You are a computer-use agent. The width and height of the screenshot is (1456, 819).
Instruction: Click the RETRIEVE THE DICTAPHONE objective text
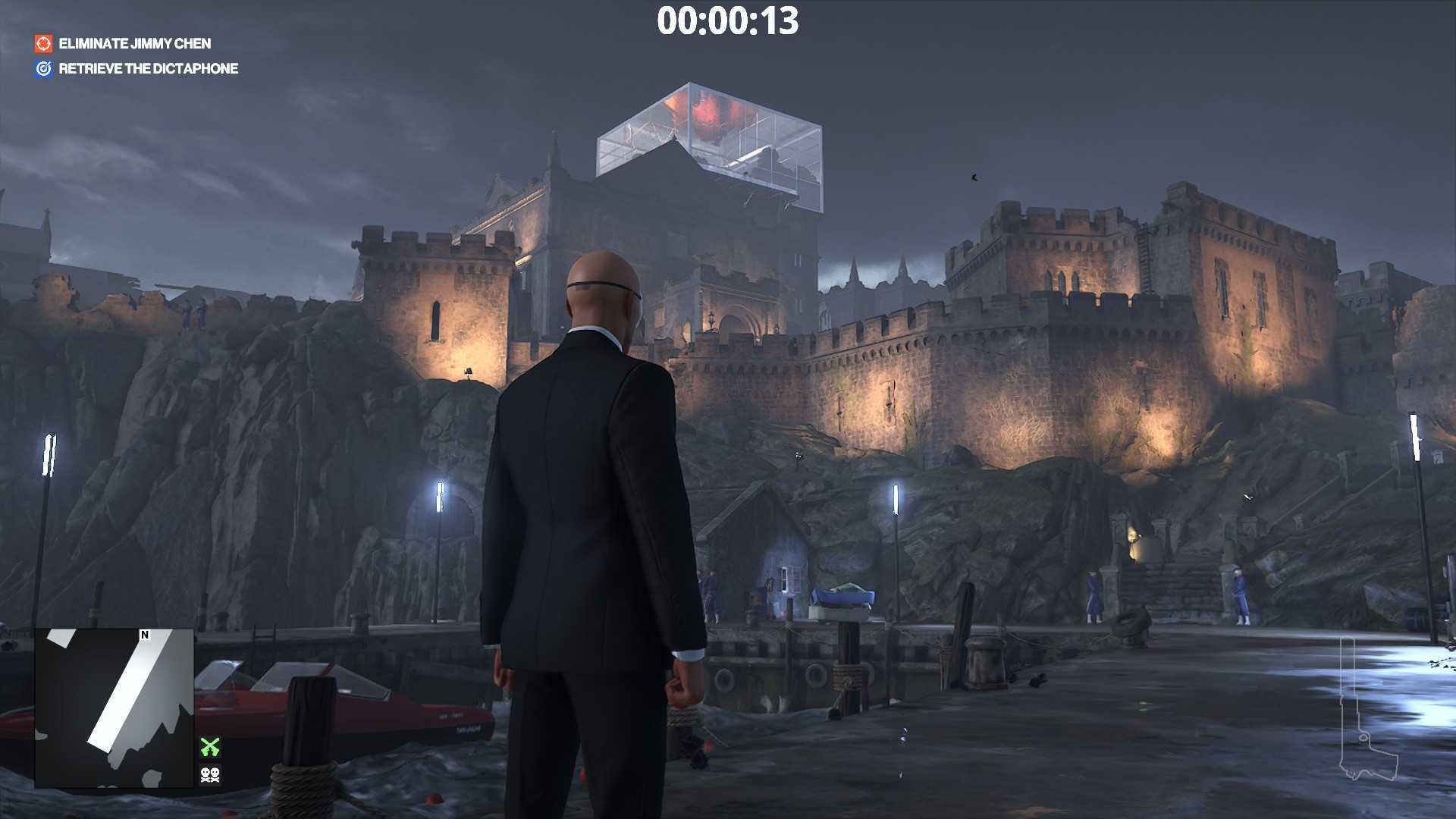(x=149, y=68)
